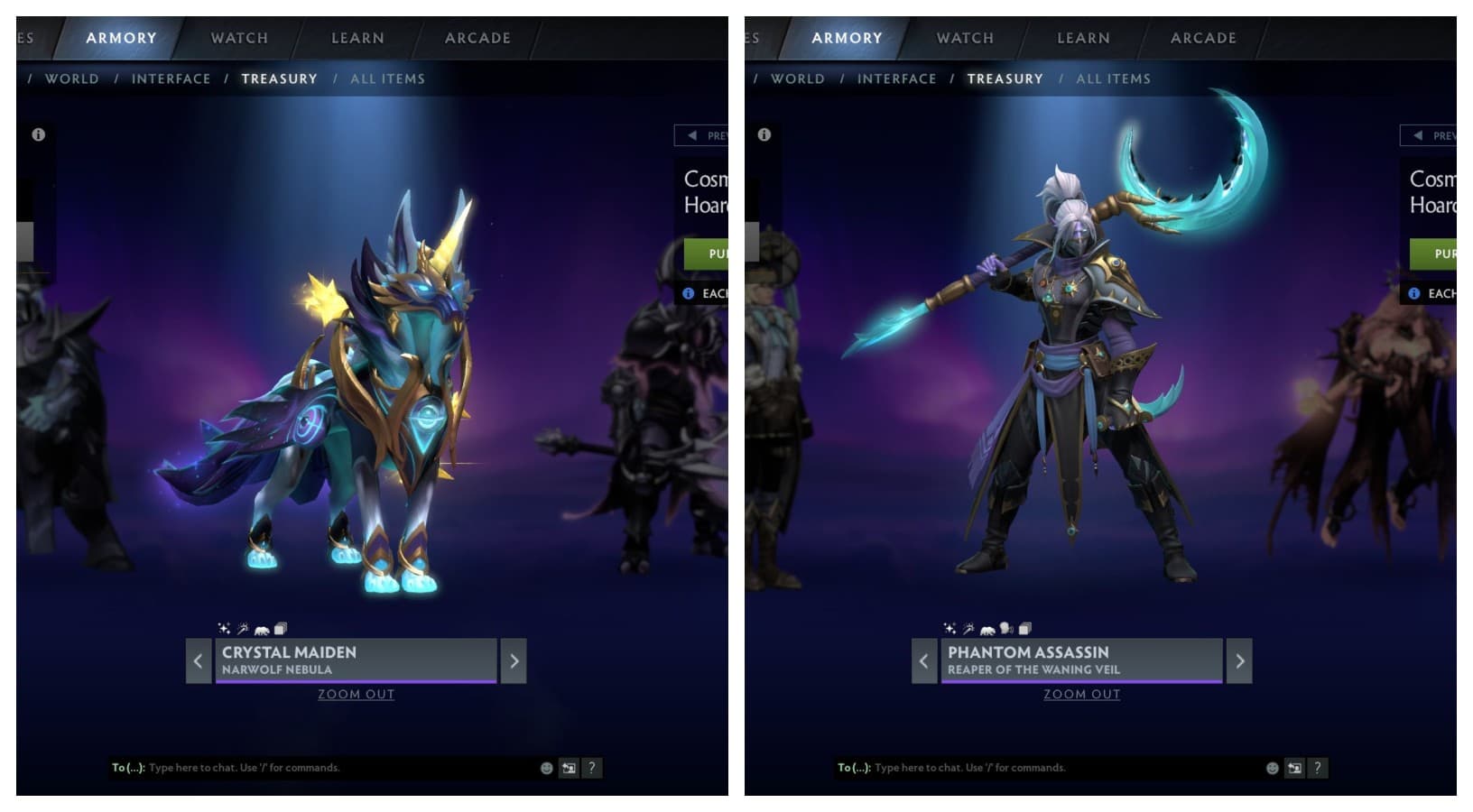Click right arrow to view next Crystal Maiden set
The width and height of the screenshot is (1473, 812).
[x=514, y=660]
